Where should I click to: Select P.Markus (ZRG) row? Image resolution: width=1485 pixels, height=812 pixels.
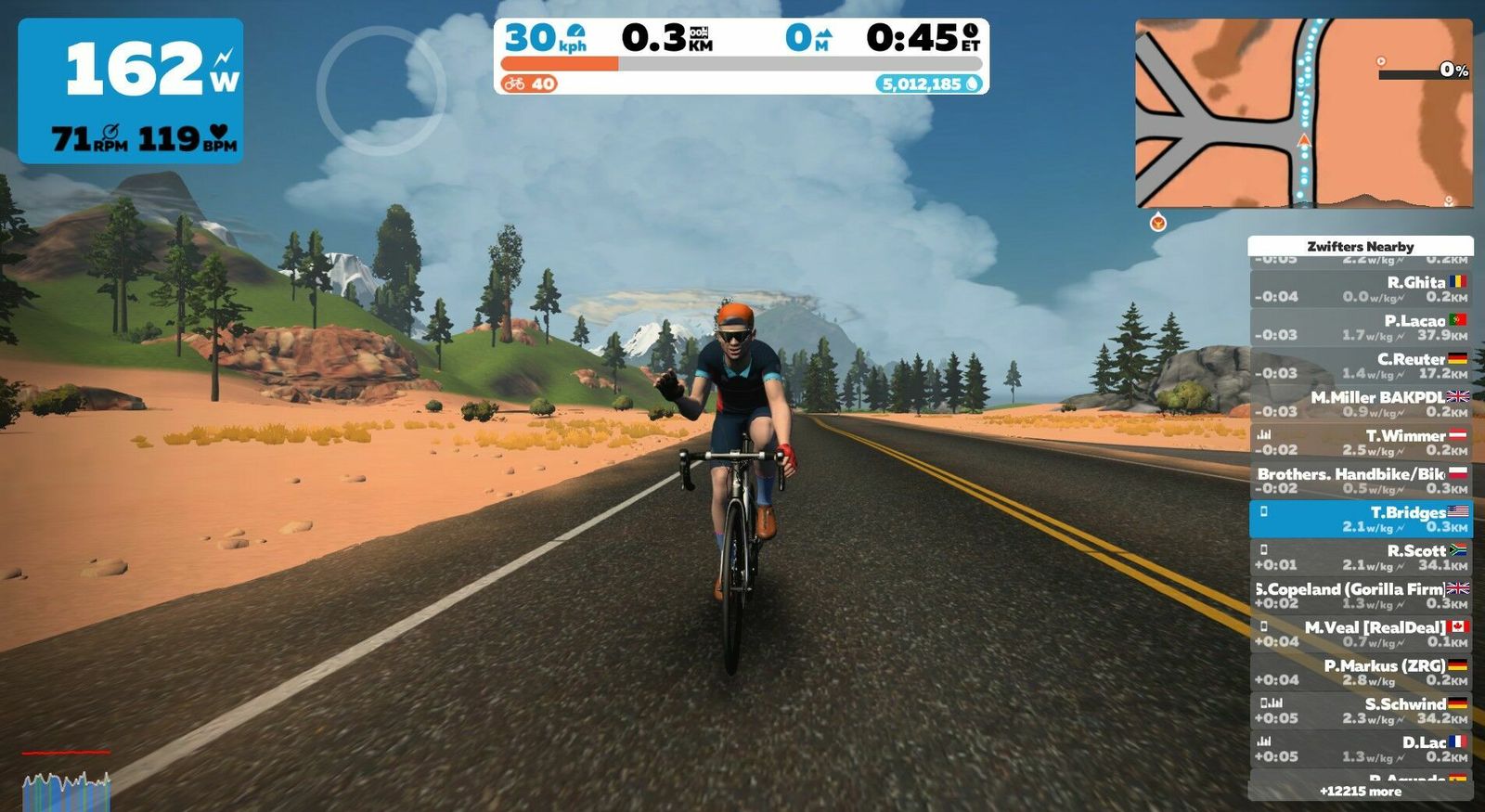point(1361,673)
